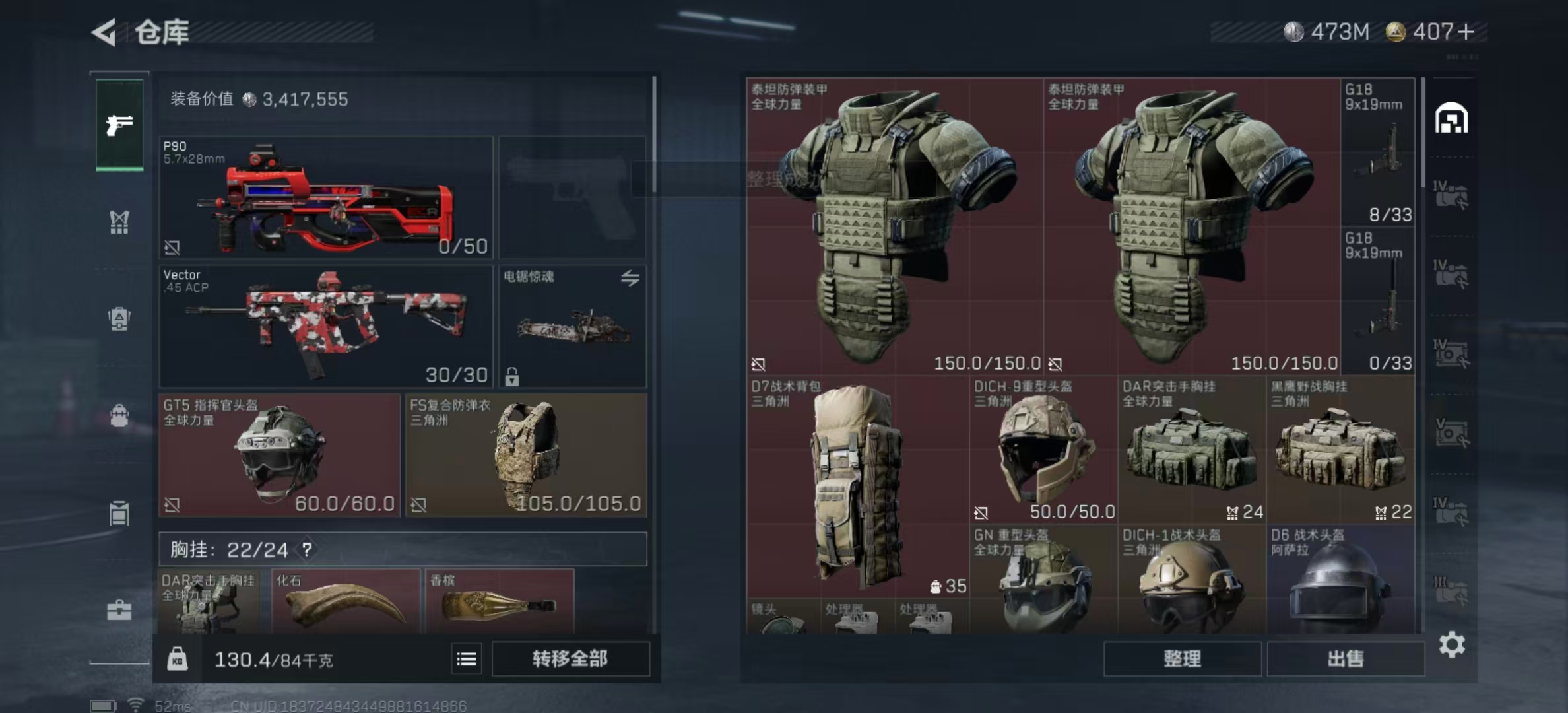
Task: Click the question mark beside 胸挂
Action: 307,549
